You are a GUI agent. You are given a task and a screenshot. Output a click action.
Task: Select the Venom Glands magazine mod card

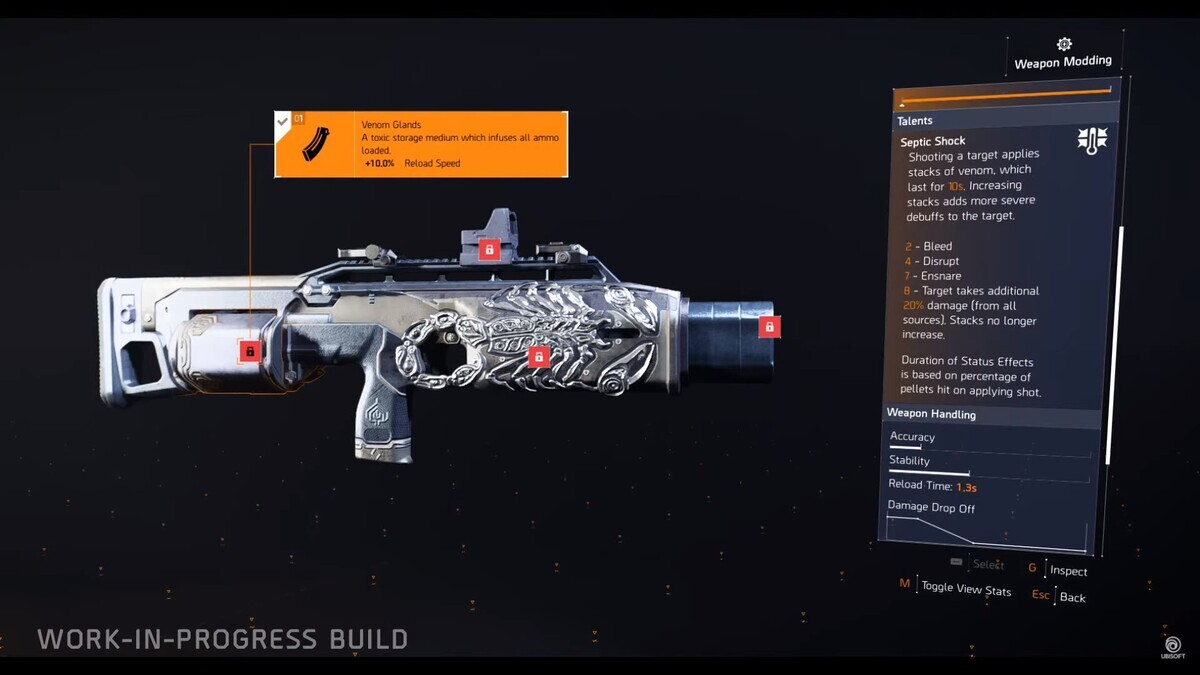click(x=421, y=144)
